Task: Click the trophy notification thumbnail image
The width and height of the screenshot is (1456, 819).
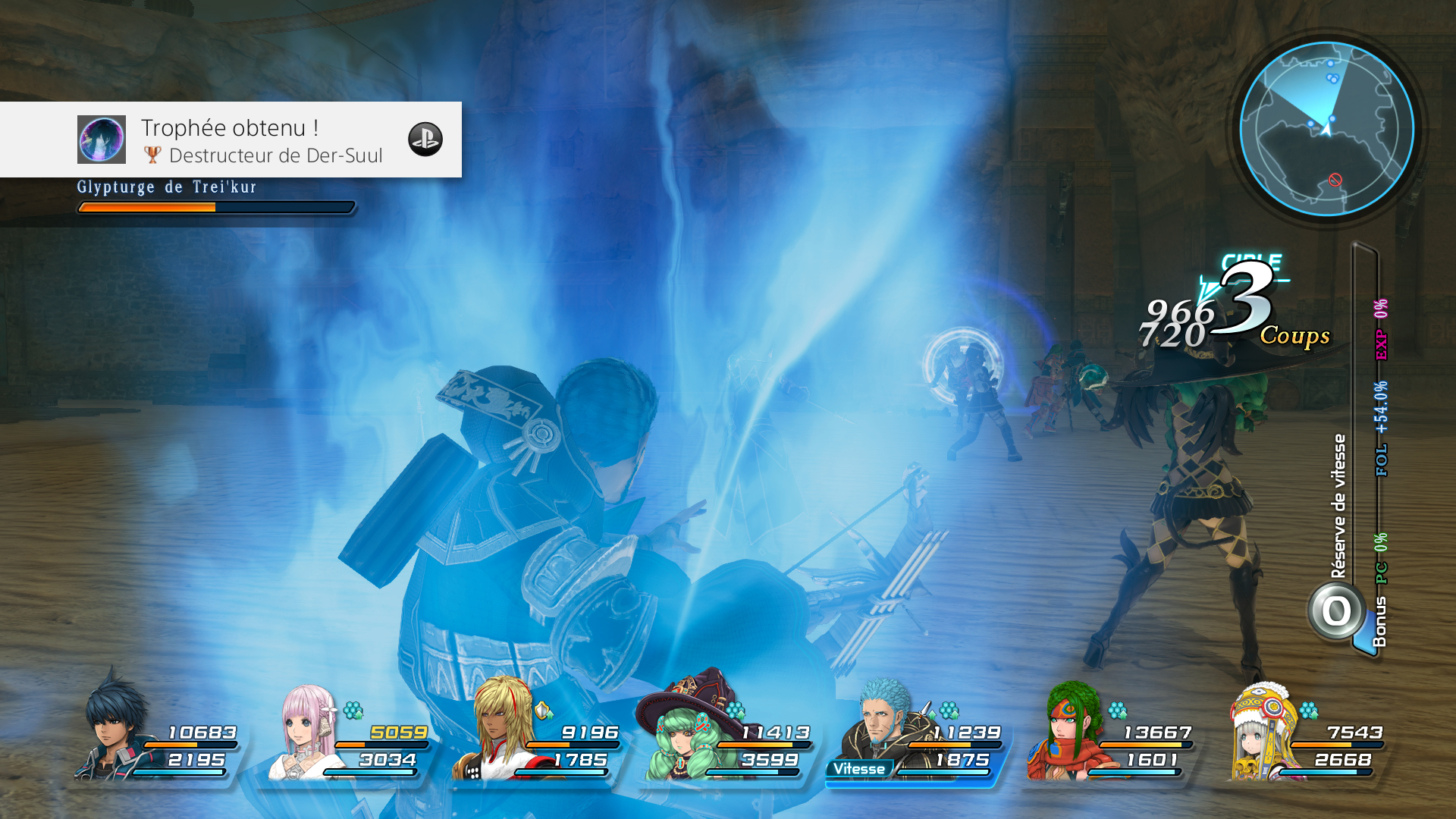Action: (102, 140)
